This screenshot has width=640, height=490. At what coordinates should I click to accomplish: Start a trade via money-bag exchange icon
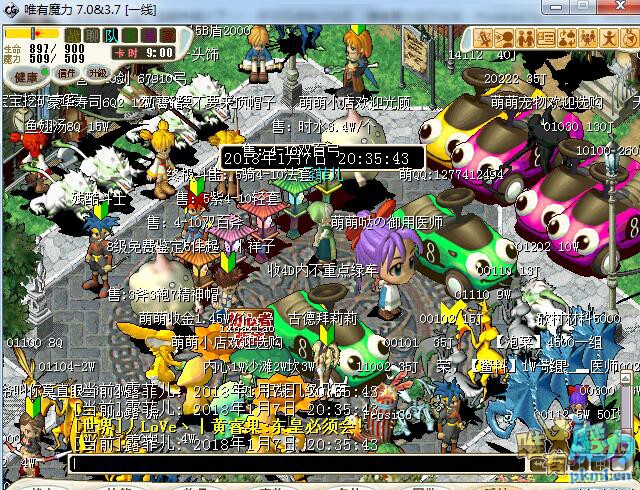[567, 38]
